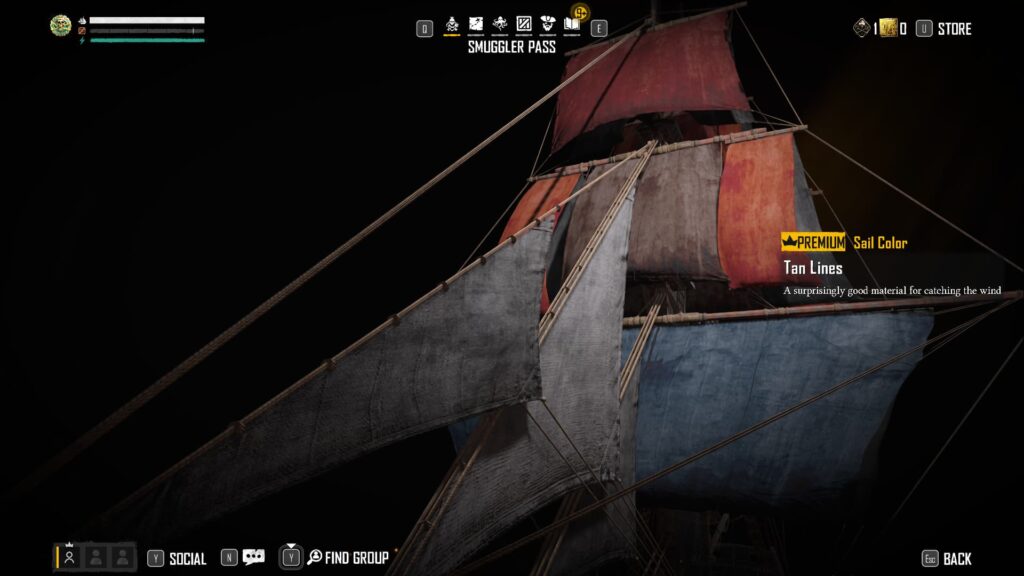Switch to the crate icon tab
1024x576 pixels.
[524, 24]
